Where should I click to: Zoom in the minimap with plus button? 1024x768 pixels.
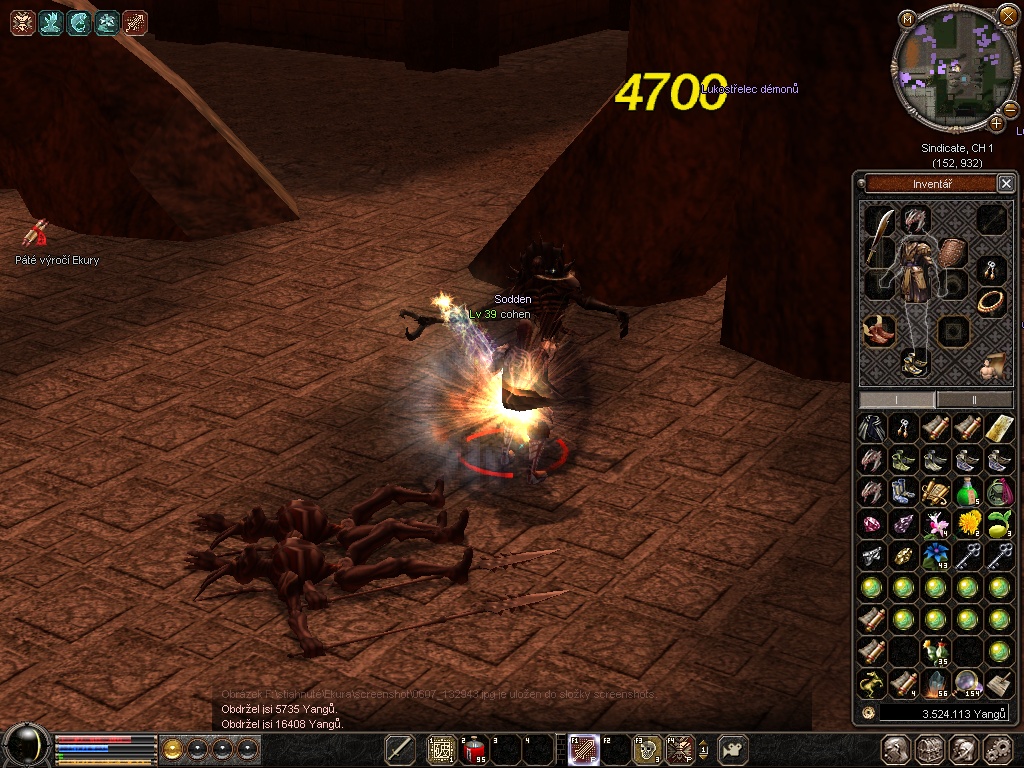997,123
